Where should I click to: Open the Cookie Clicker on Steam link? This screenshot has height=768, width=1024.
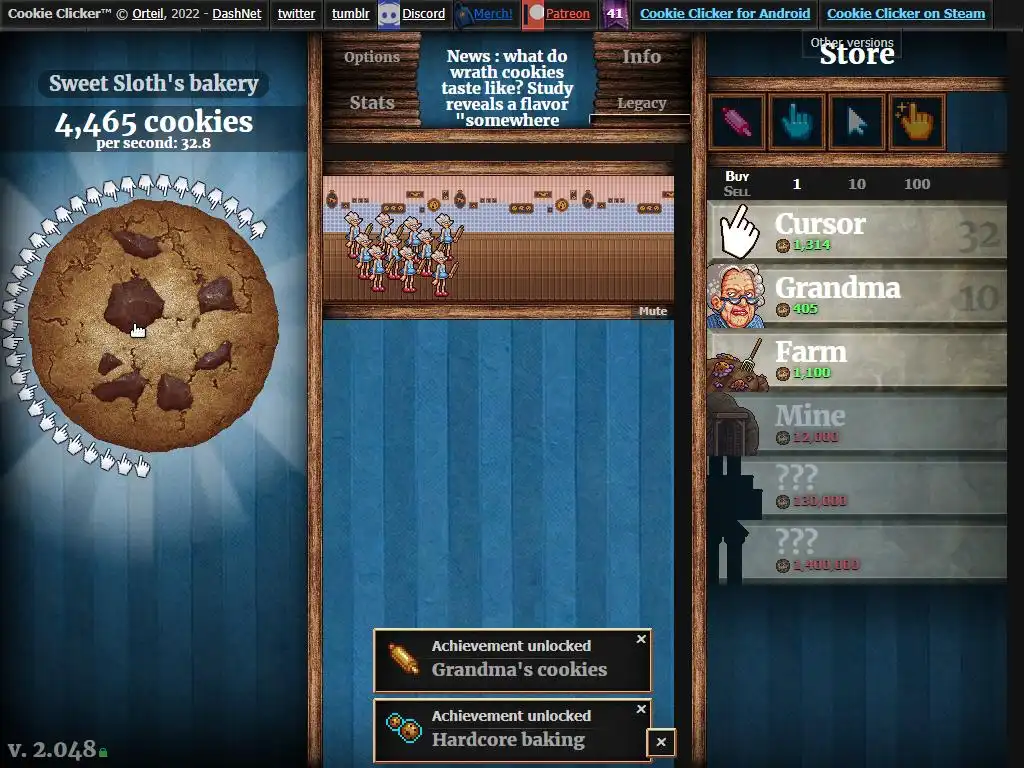906,14
